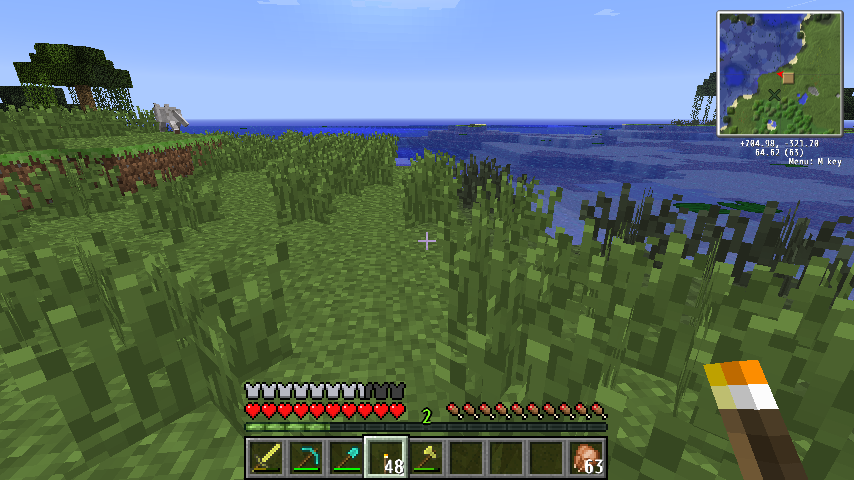This screenshot has height=480, width=854.
Task: Switch to the gold axe slot
Action: click(426, 459)
